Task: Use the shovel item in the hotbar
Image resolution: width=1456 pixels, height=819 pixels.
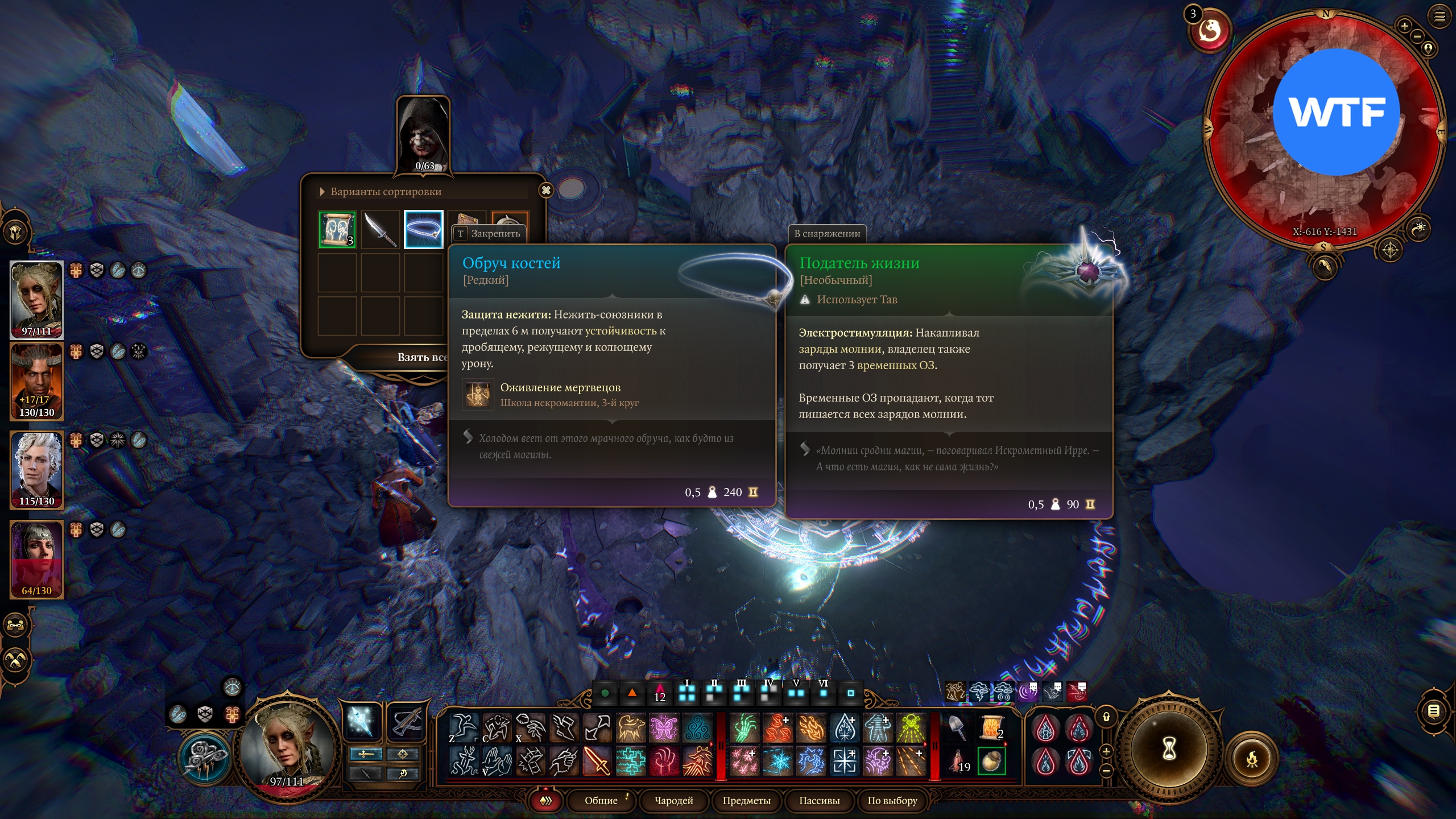Action: [x=958, y=728]
